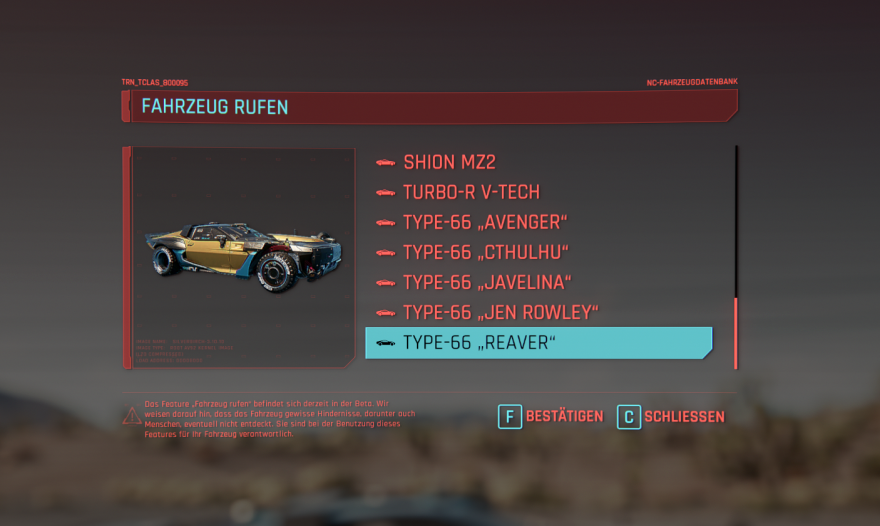Choose the Type-66 „Javelina“ entry

(486, 282)
